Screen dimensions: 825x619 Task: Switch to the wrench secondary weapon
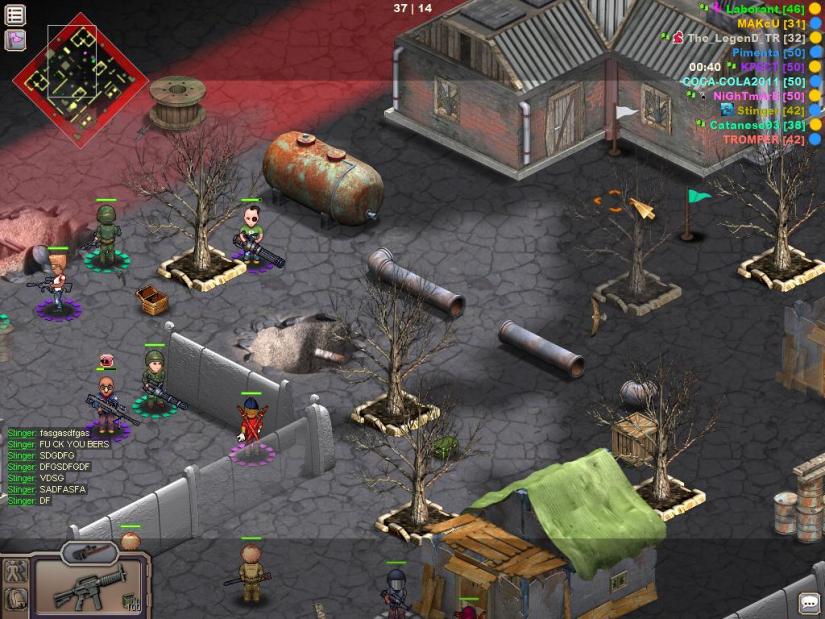89,551
